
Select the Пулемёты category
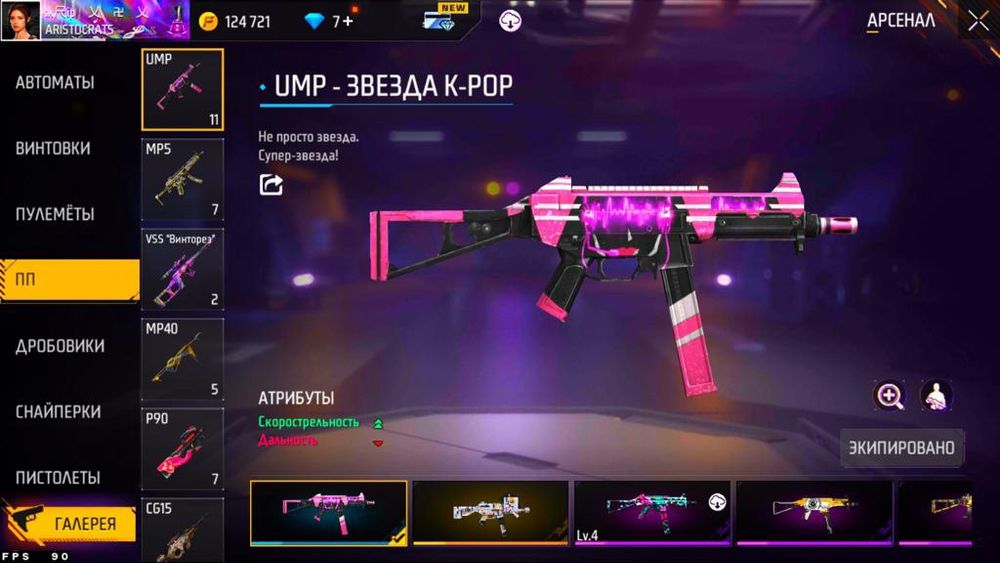[x=55, y=214]
